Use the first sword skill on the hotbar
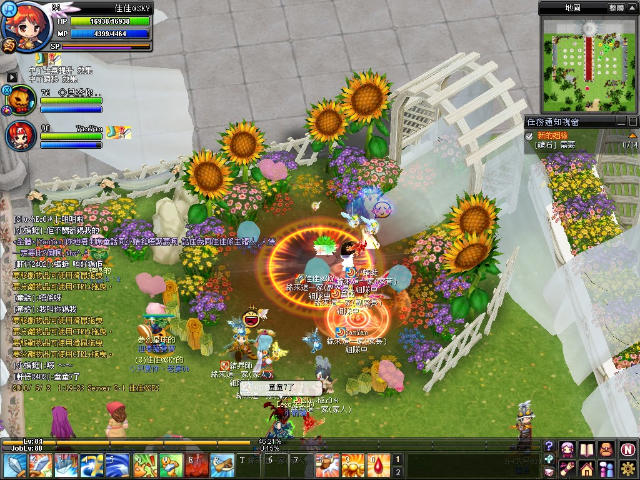640x480 pixels. click(x=16, y=465)
